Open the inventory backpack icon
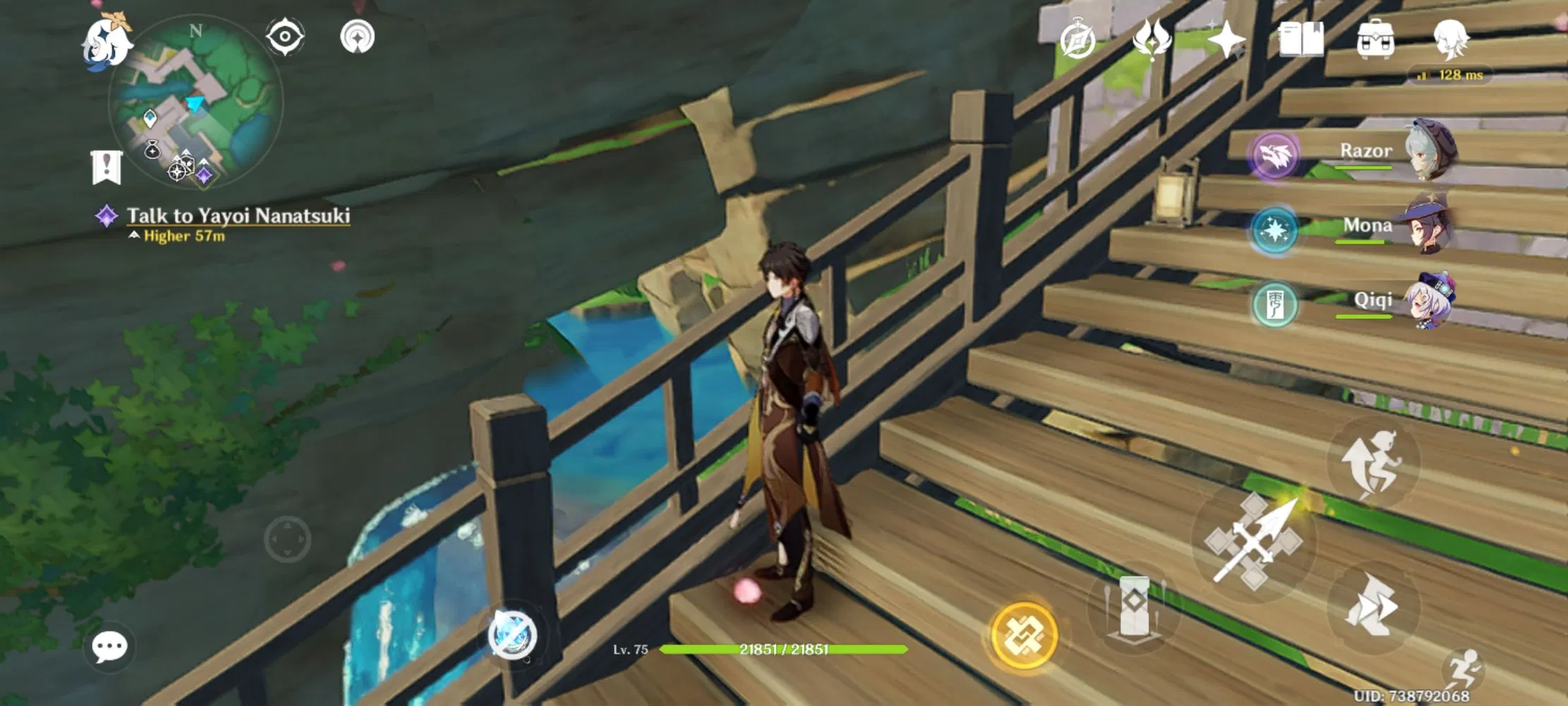Image resolution: width=1568 pixels, height=706 pixels. (1377, 40)
